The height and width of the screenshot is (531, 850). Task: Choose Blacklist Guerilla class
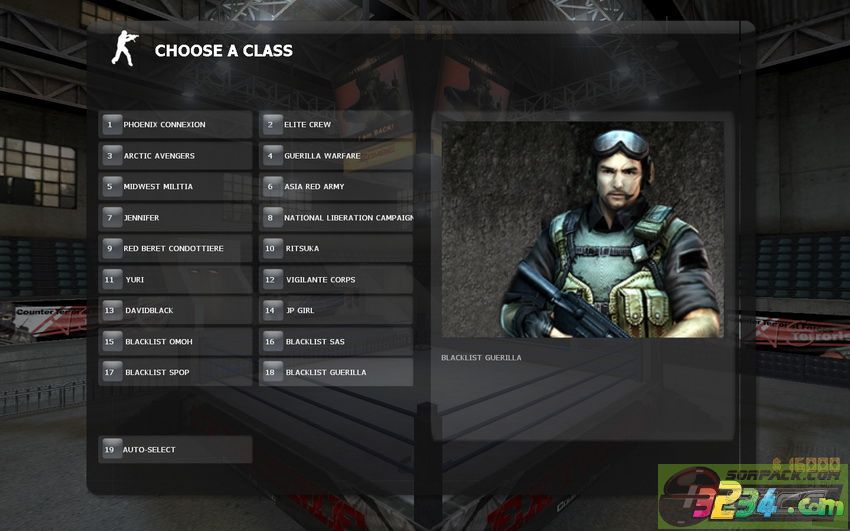336,373
